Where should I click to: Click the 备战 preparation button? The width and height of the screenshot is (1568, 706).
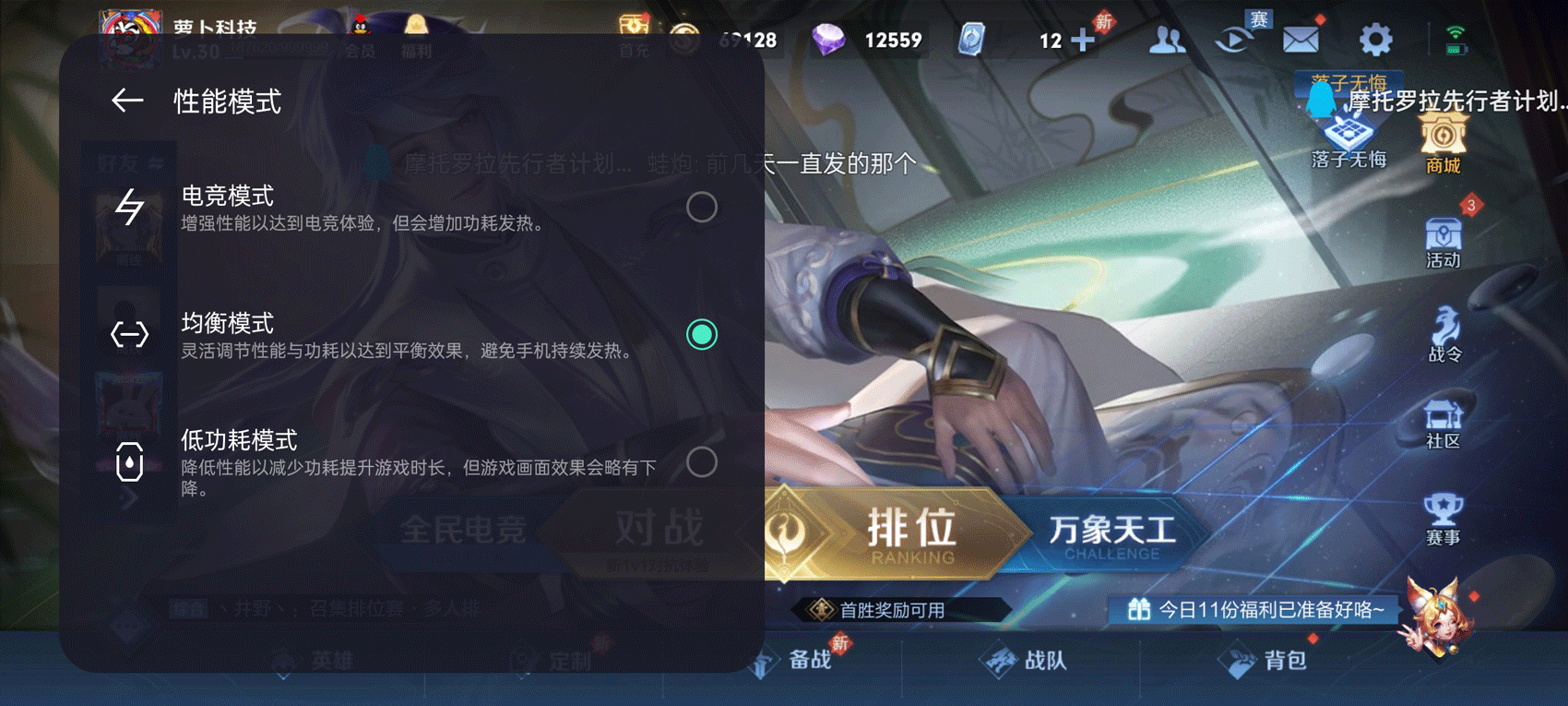810,660
